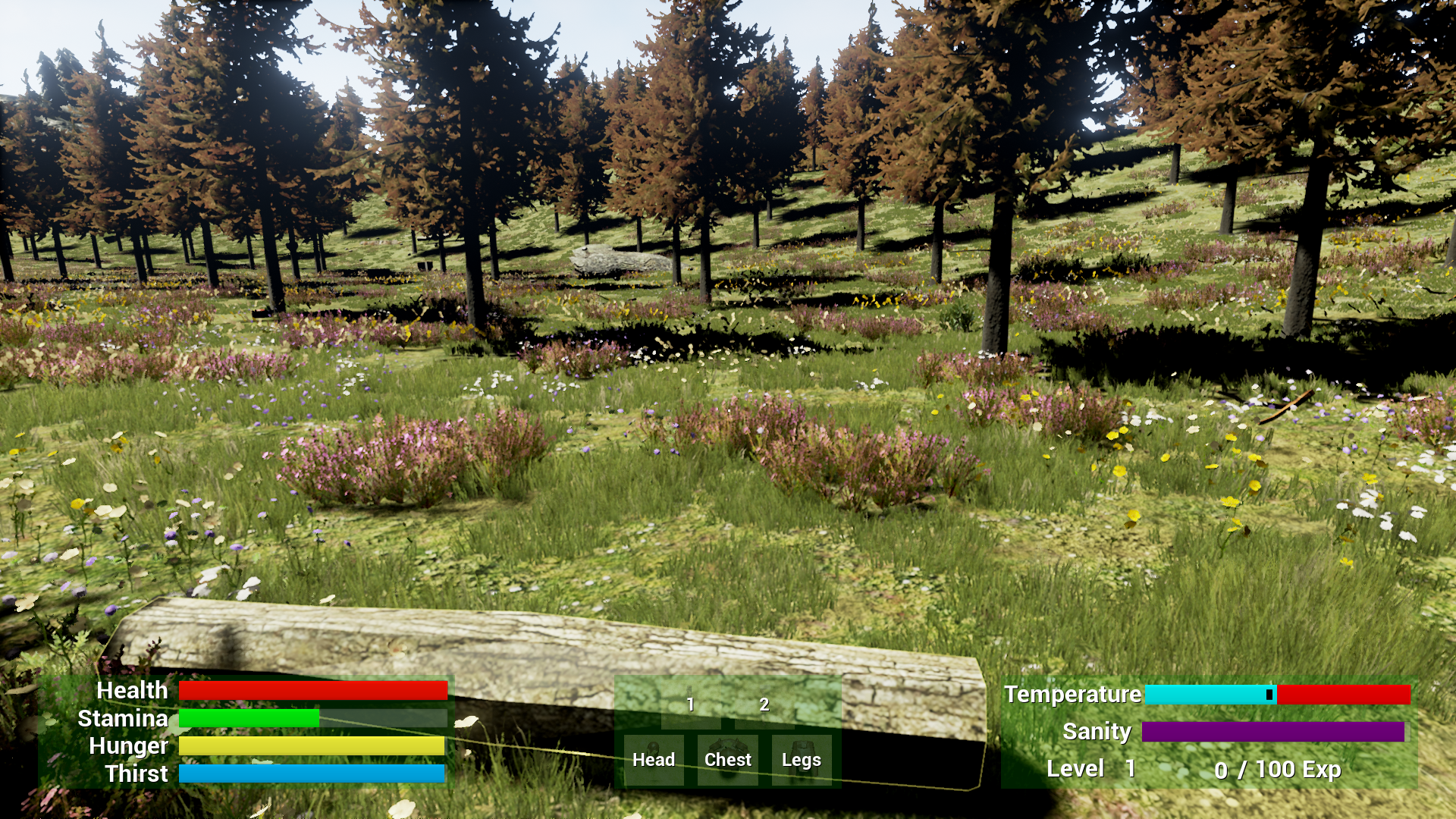This screenshot has height=819, width=1456.
Task: Select the Chest armor slot
Action: 727,759
